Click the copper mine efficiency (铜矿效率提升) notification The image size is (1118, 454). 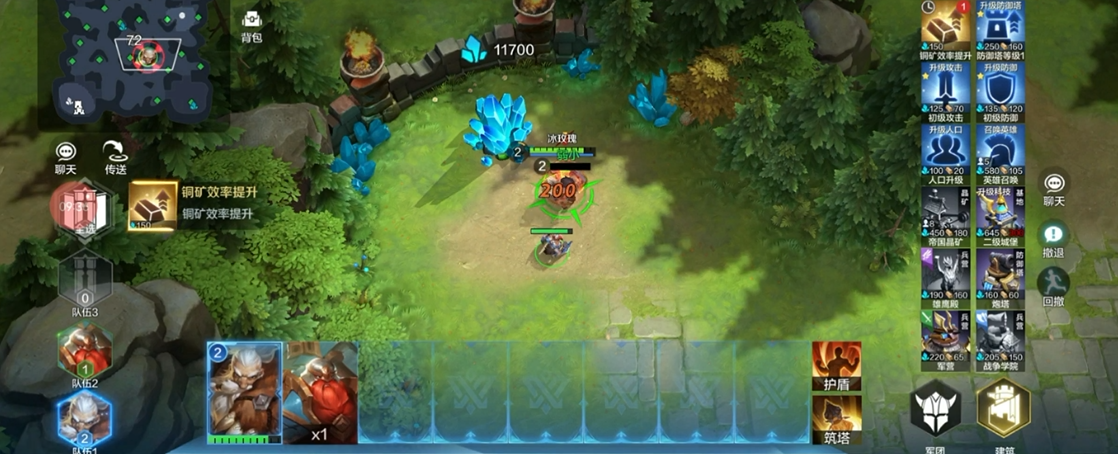195,204
